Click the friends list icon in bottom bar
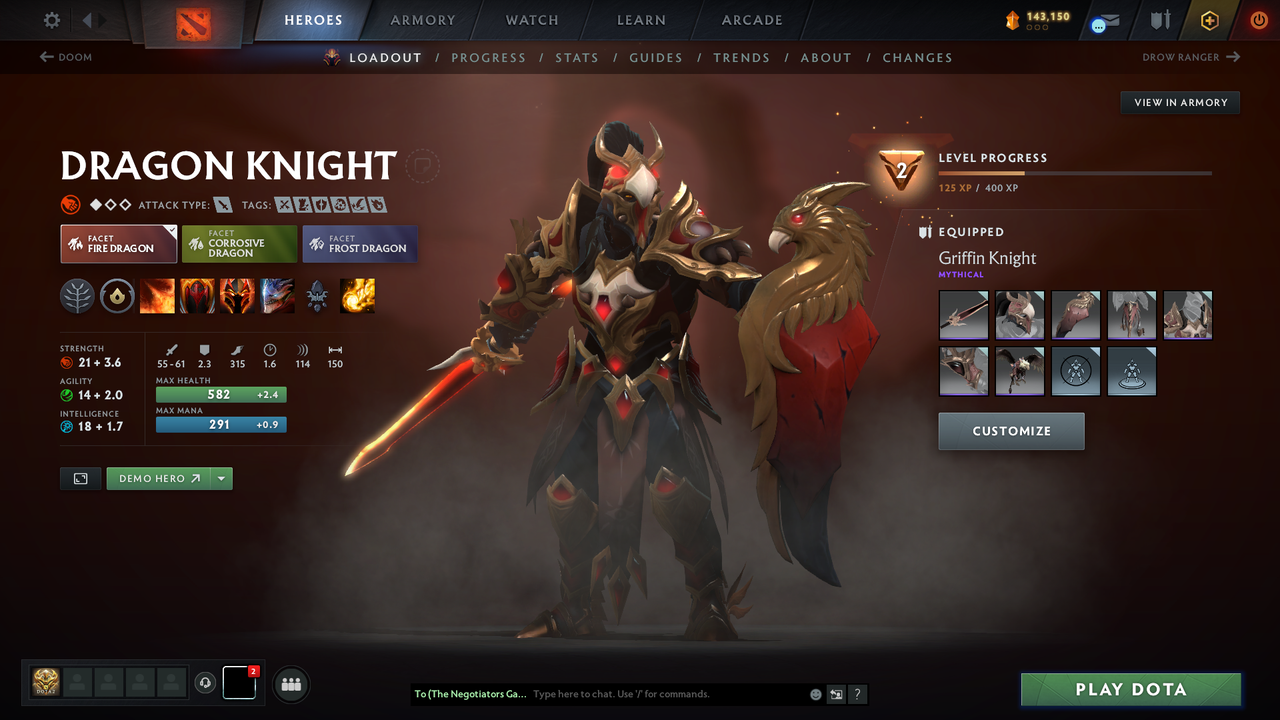This screenshot has width=1280, height=720. coord(290,684)
